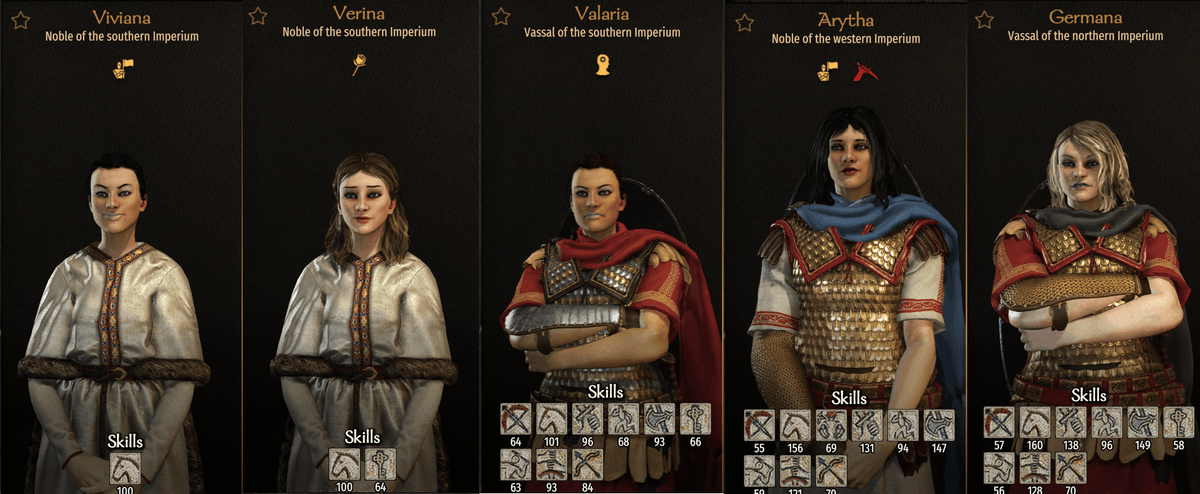Screen dimensions: 1200x494
Task: Select Germana's horse skill icon showing 160
Action: (1035, 423)
